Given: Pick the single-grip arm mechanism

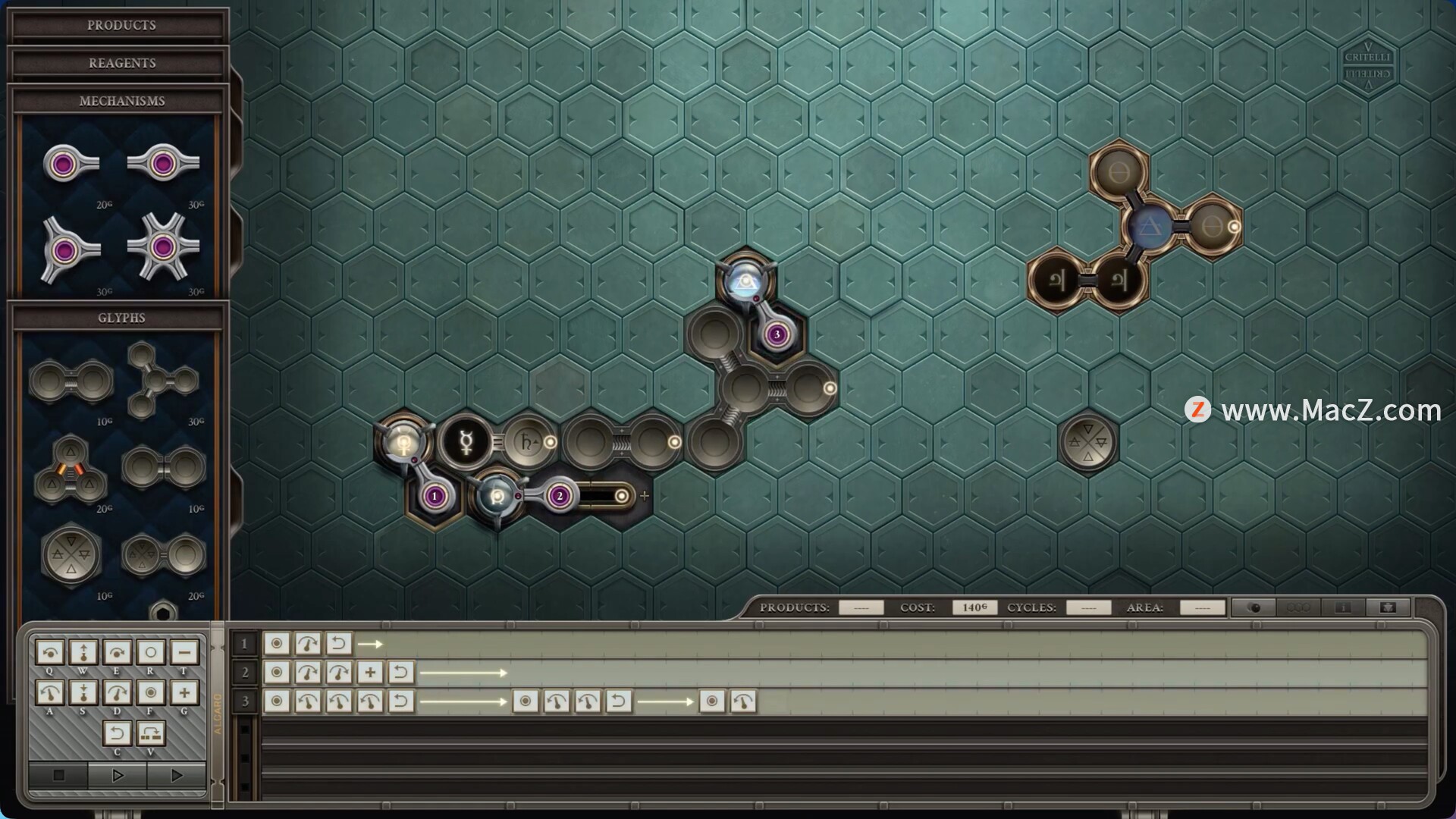Looking at the screenshot, I should click(71, 164).
